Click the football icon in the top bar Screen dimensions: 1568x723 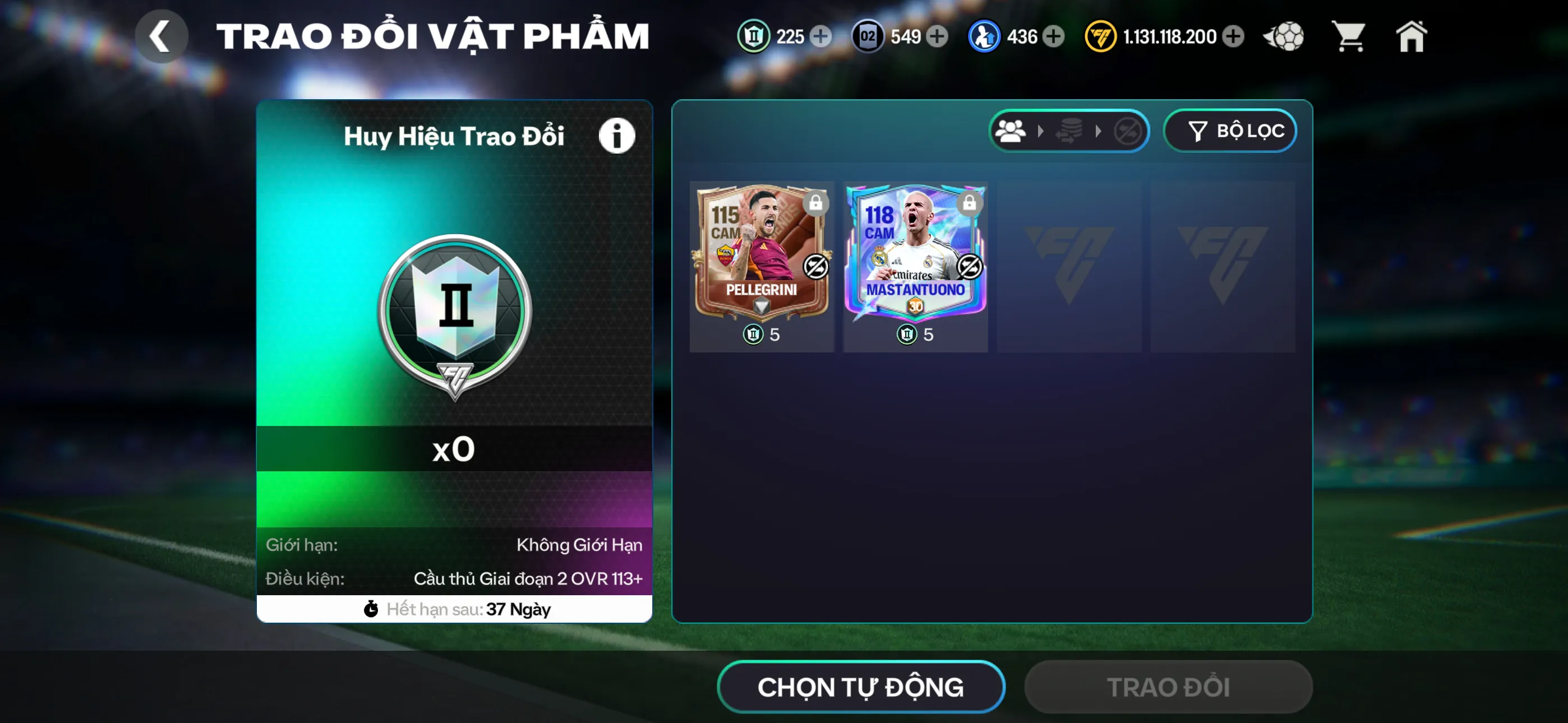coord(1283,36)
